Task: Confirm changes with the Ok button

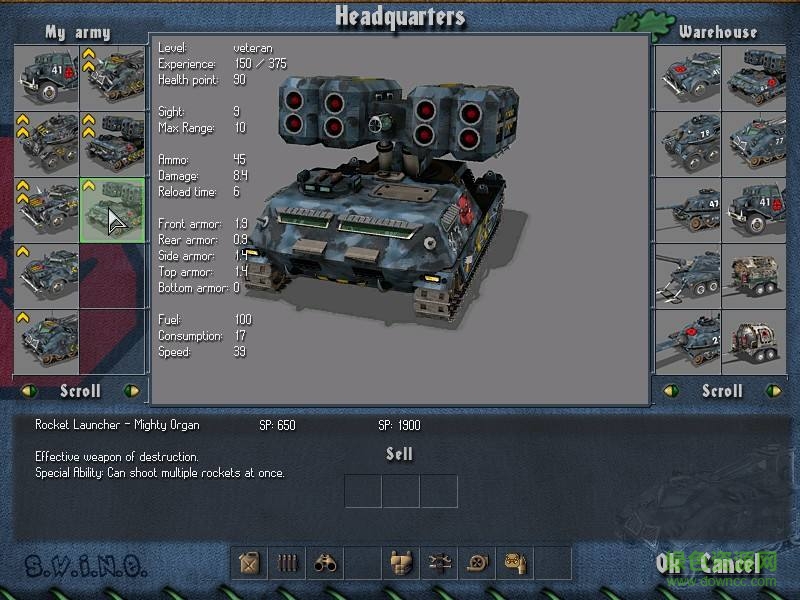Action: (667, 563)
